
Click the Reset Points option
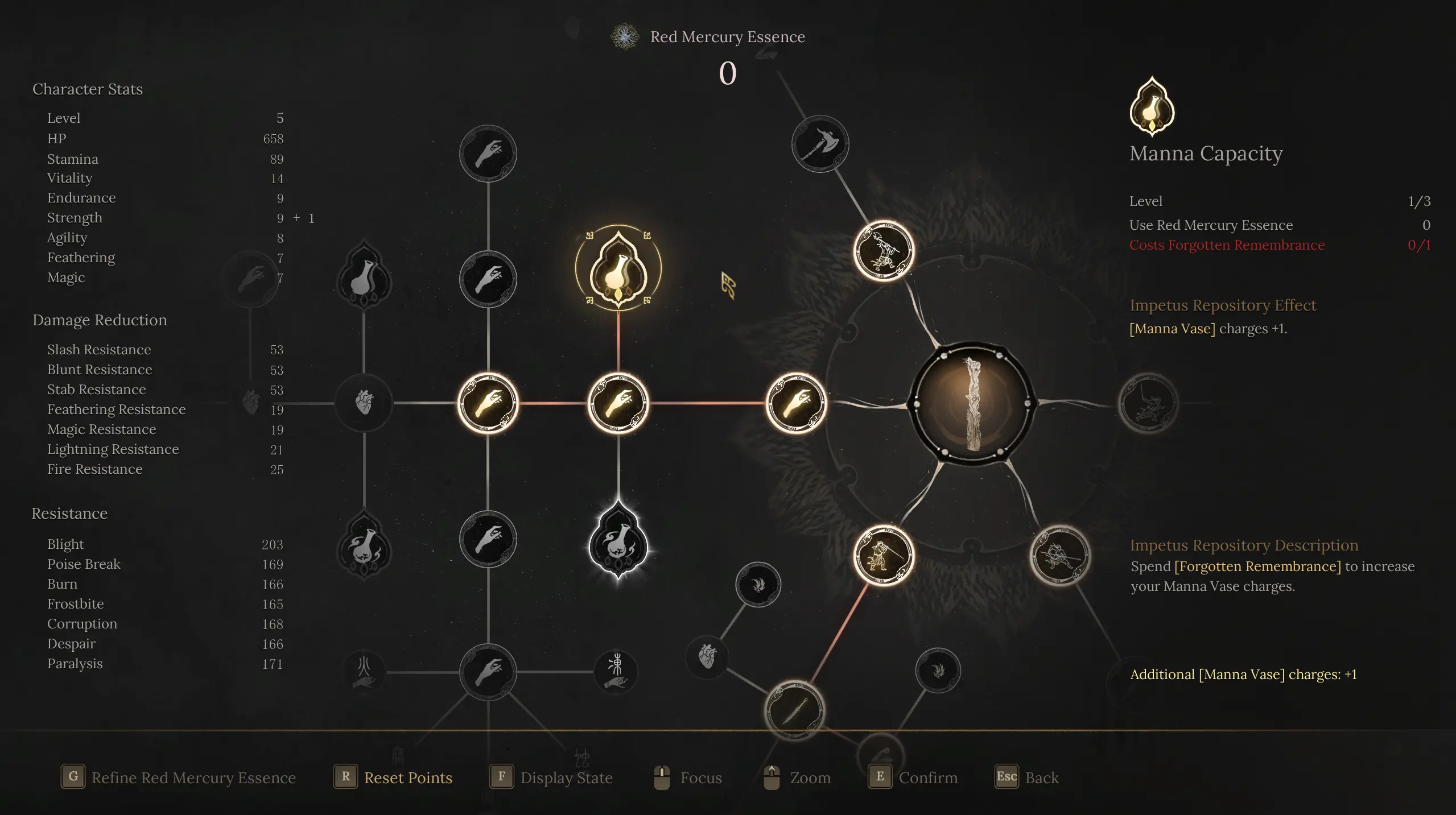pos(407,777)
